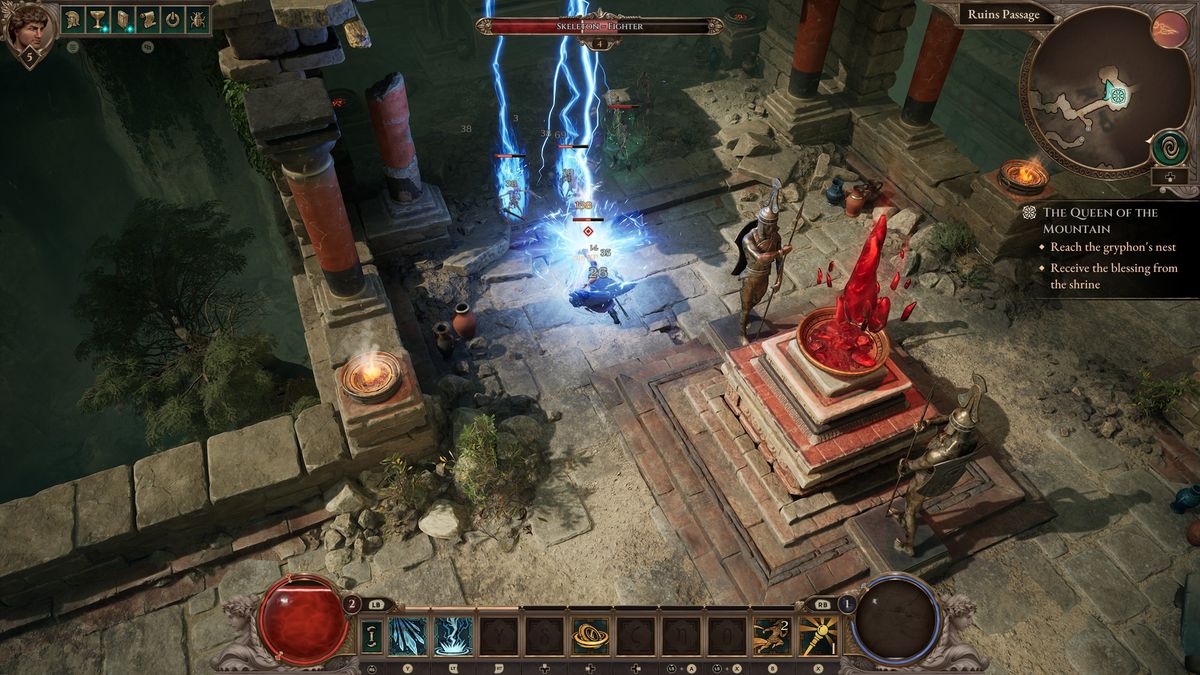
Task: Click the scarab beetle bug icon
Action: point(197,19)
